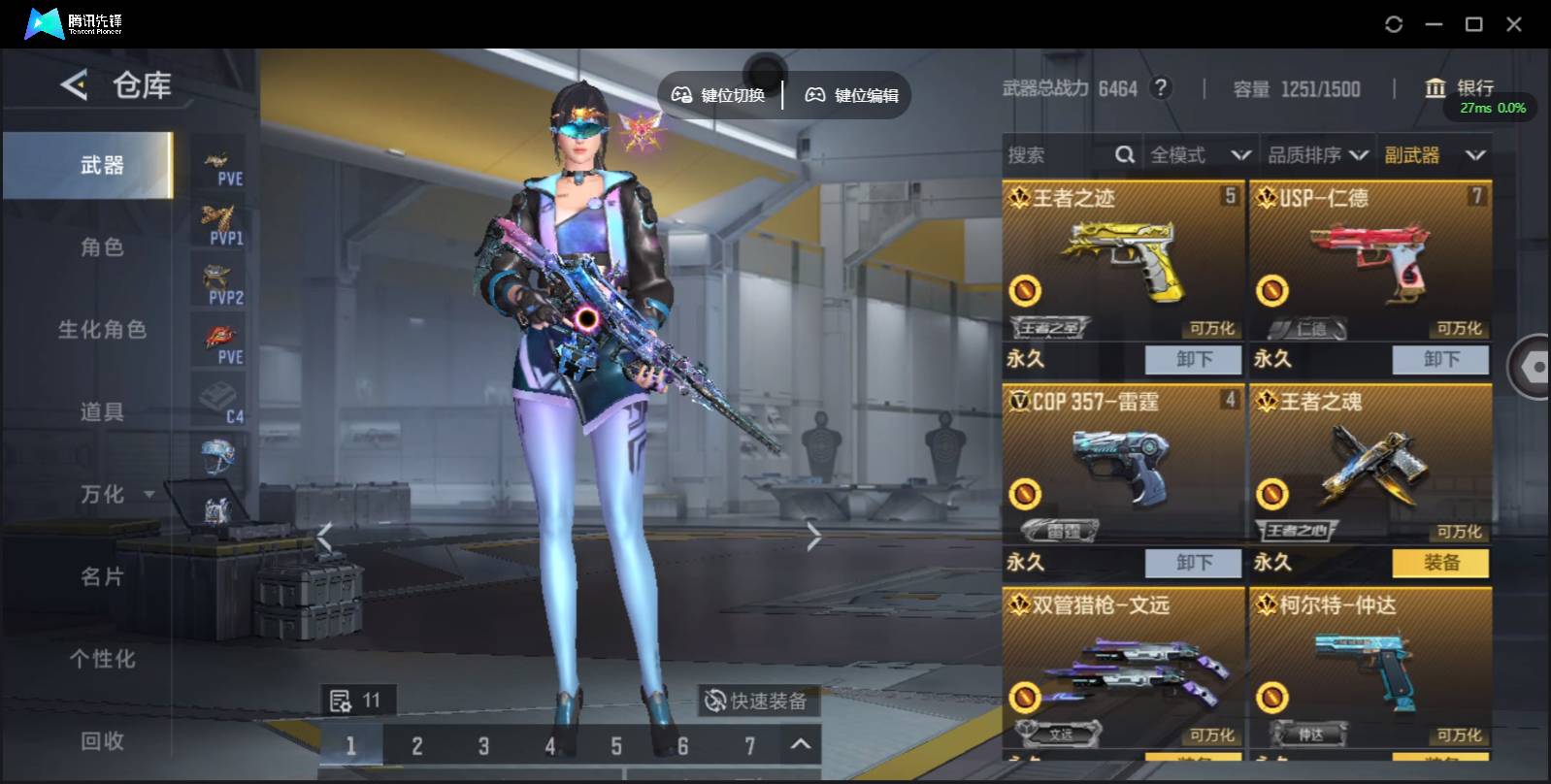Select the 角色 category tab
Screen dimensions: 1551x784
(x=102, y=247)
